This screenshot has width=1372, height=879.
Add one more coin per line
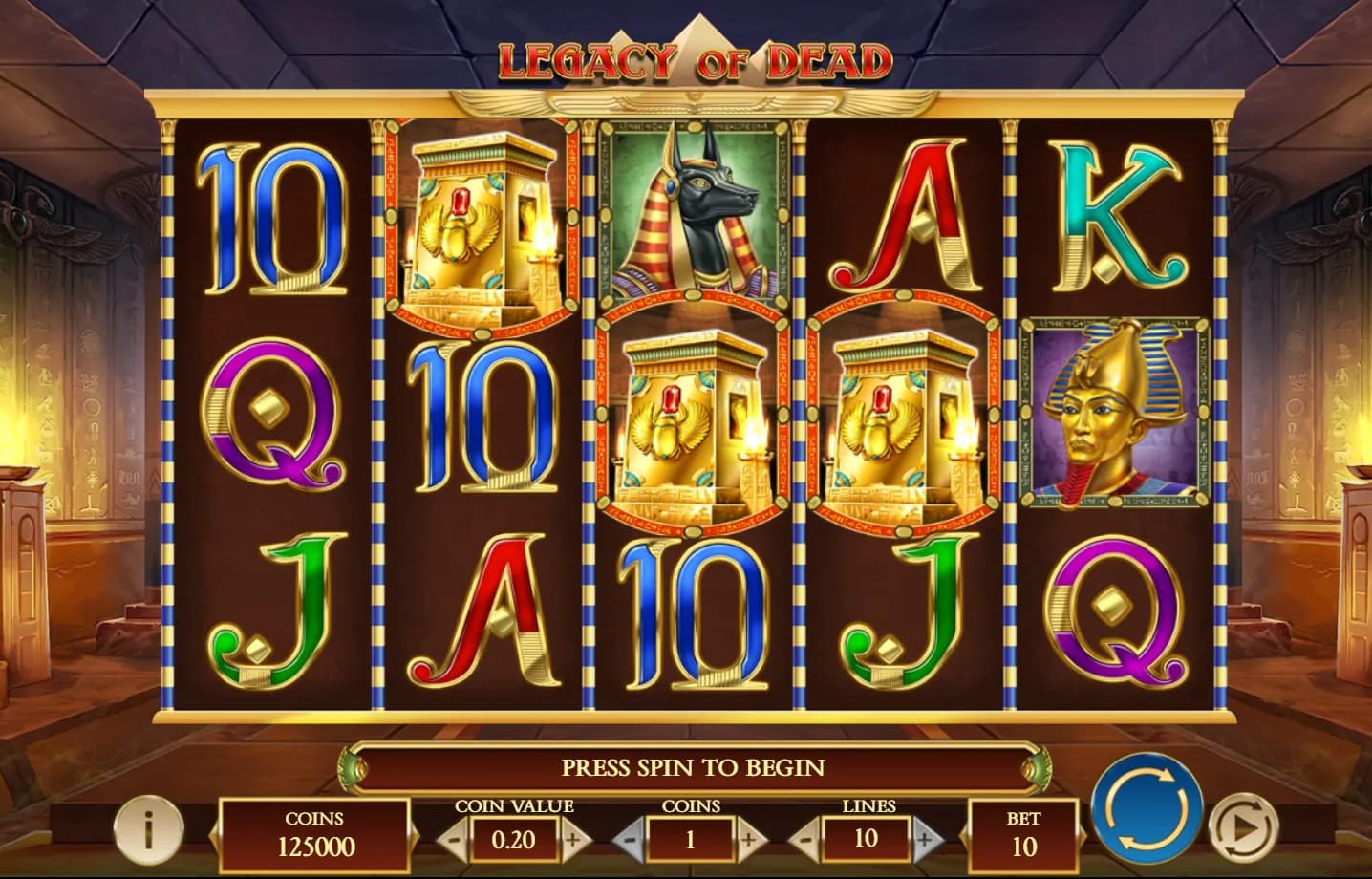point(749,841)
